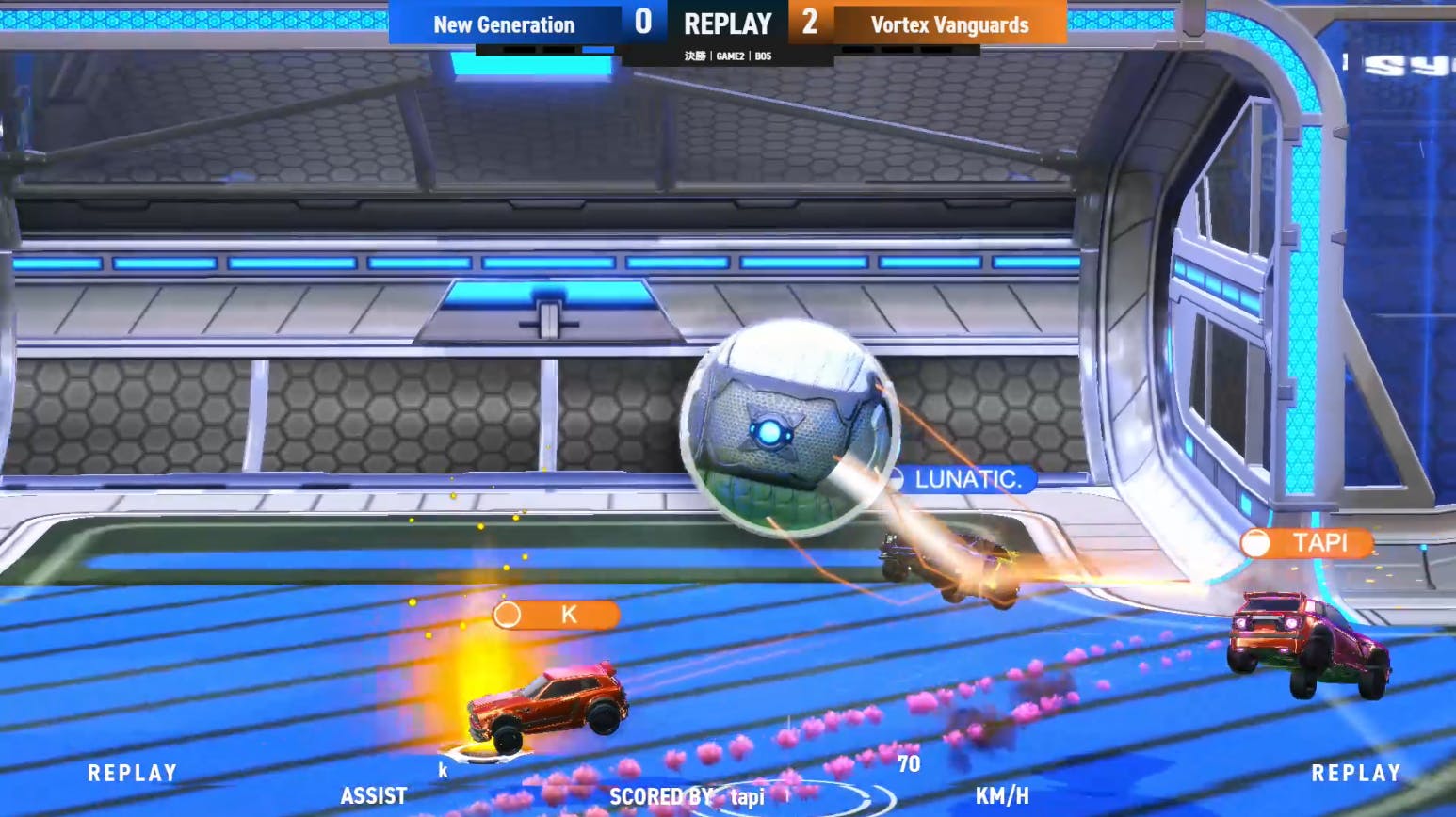Select the New Generation team banner
This screenshot has height=817, width=1456.
point(504,24)
